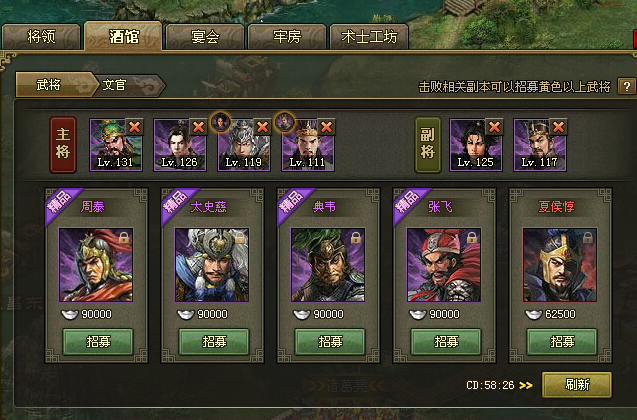Recruit 张飞 with the 招募 button
This screenshot has width=637, height=420.
tap(445, 340)
